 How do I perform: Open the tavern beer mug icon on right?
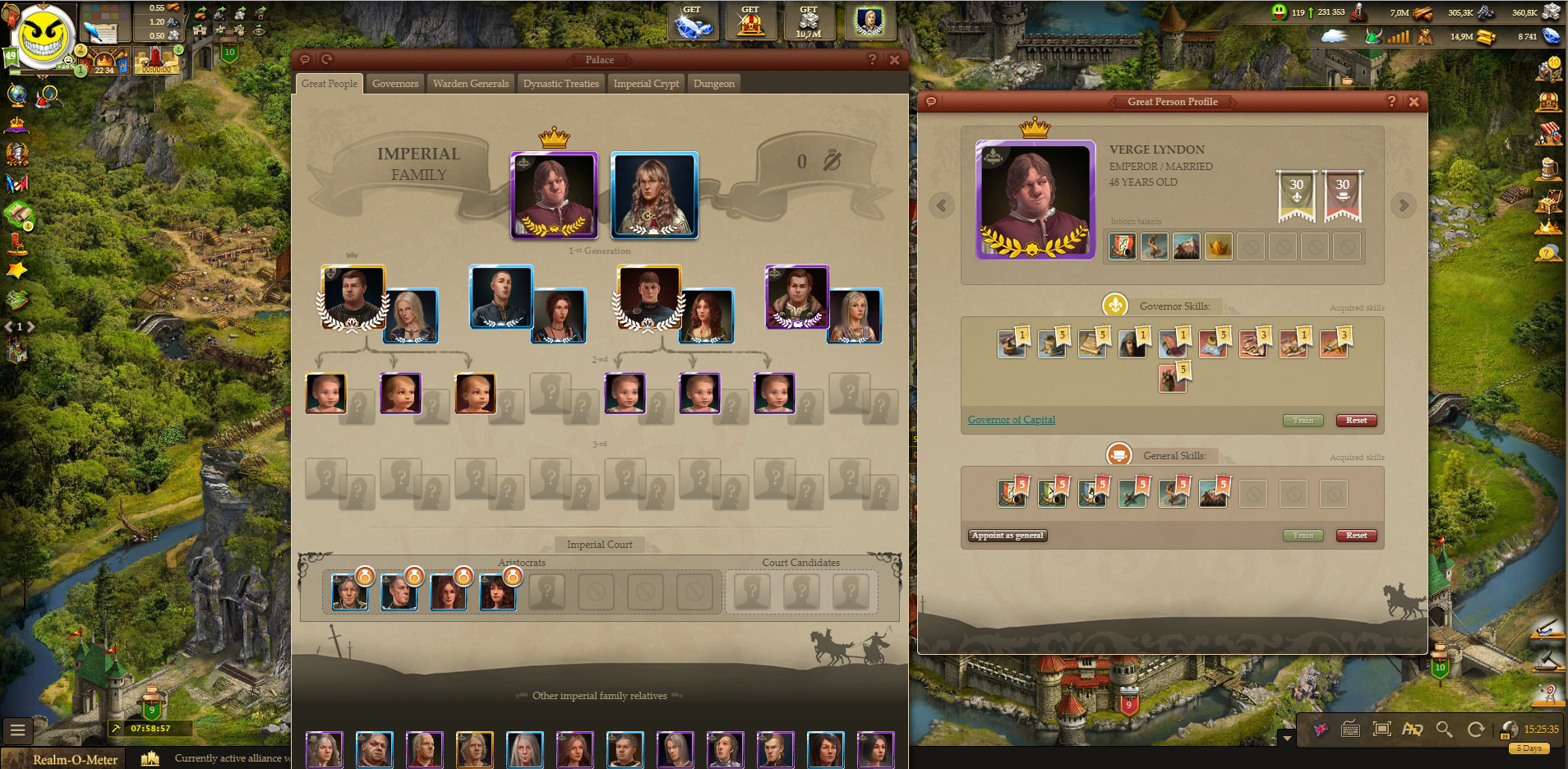1548,168
